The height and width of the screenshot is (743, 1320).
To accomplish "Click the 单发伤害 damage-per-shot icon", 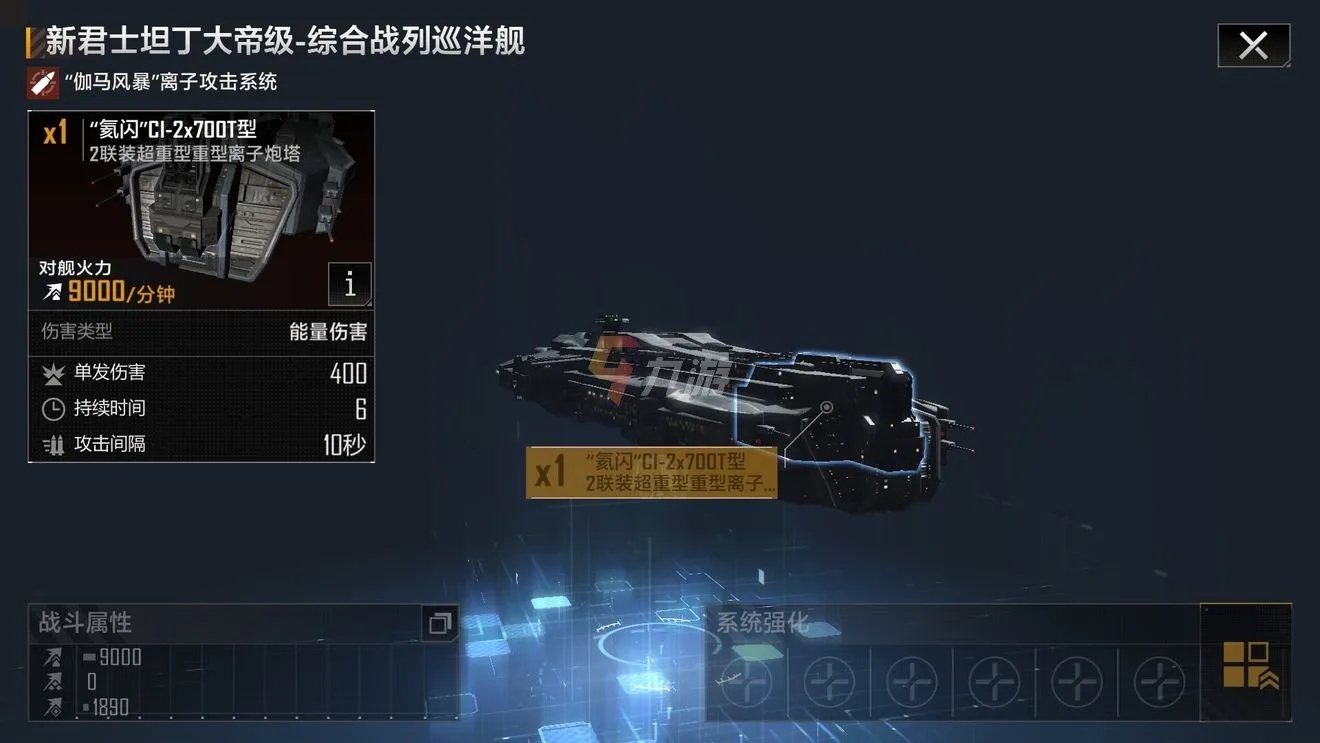I will click(55, 371).
